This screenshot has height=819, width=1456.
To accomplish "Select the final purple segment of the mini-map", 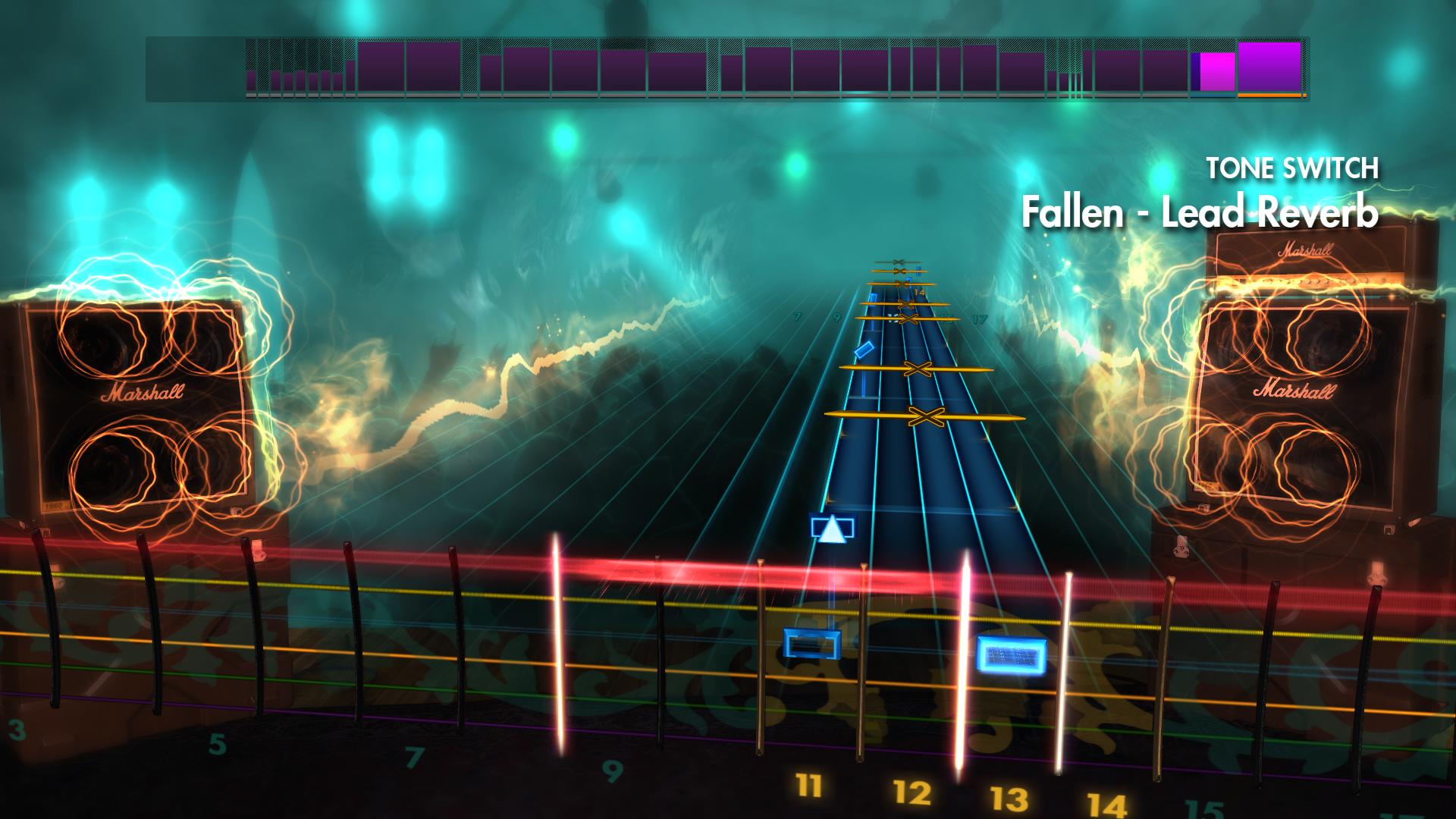I will click(x=1268, y=67).
